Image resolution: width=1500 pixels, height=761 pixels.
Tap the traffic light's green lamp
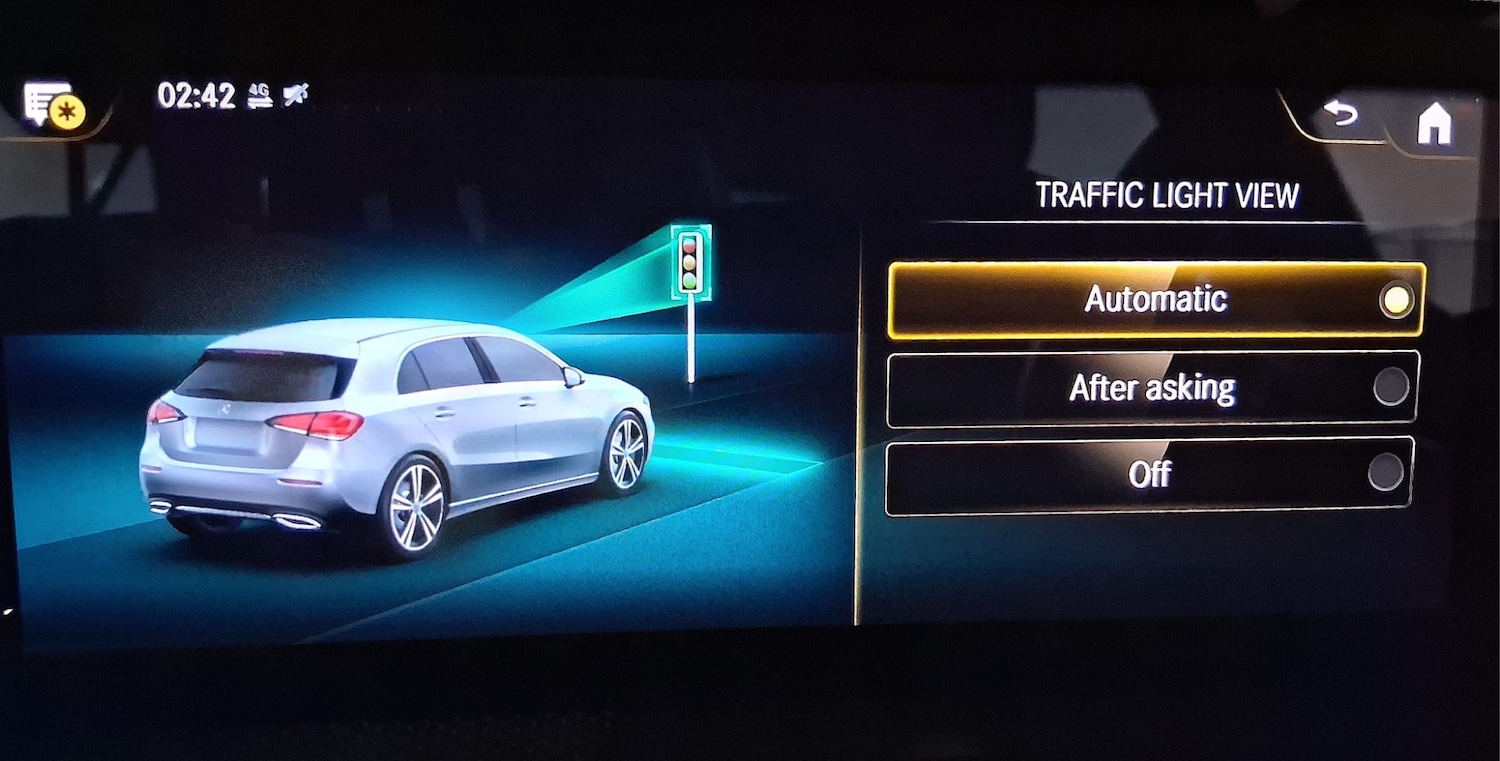(688, 283)
